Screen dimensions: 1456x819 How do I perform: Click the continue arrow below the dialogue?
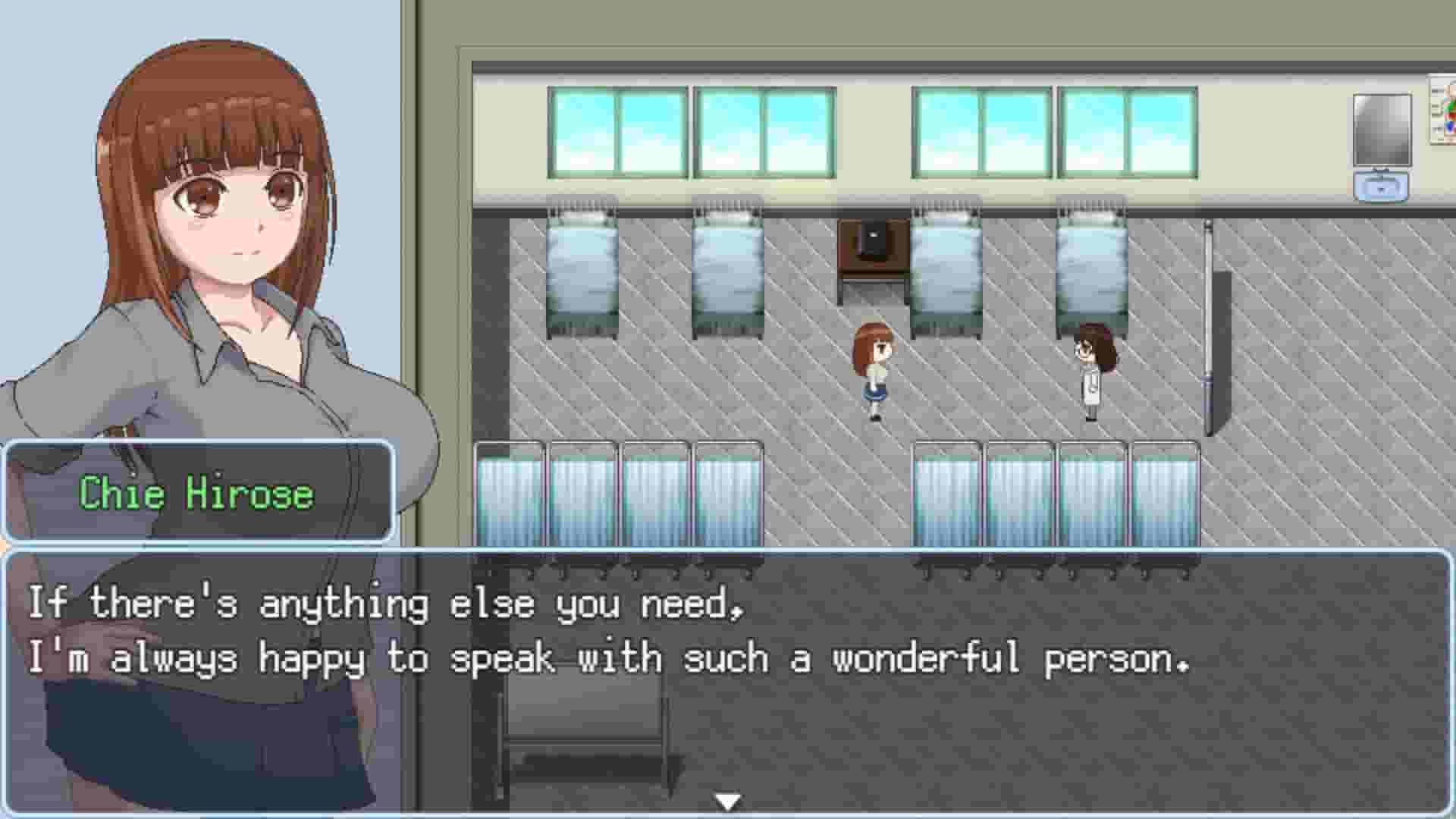(x=726, y=798)
